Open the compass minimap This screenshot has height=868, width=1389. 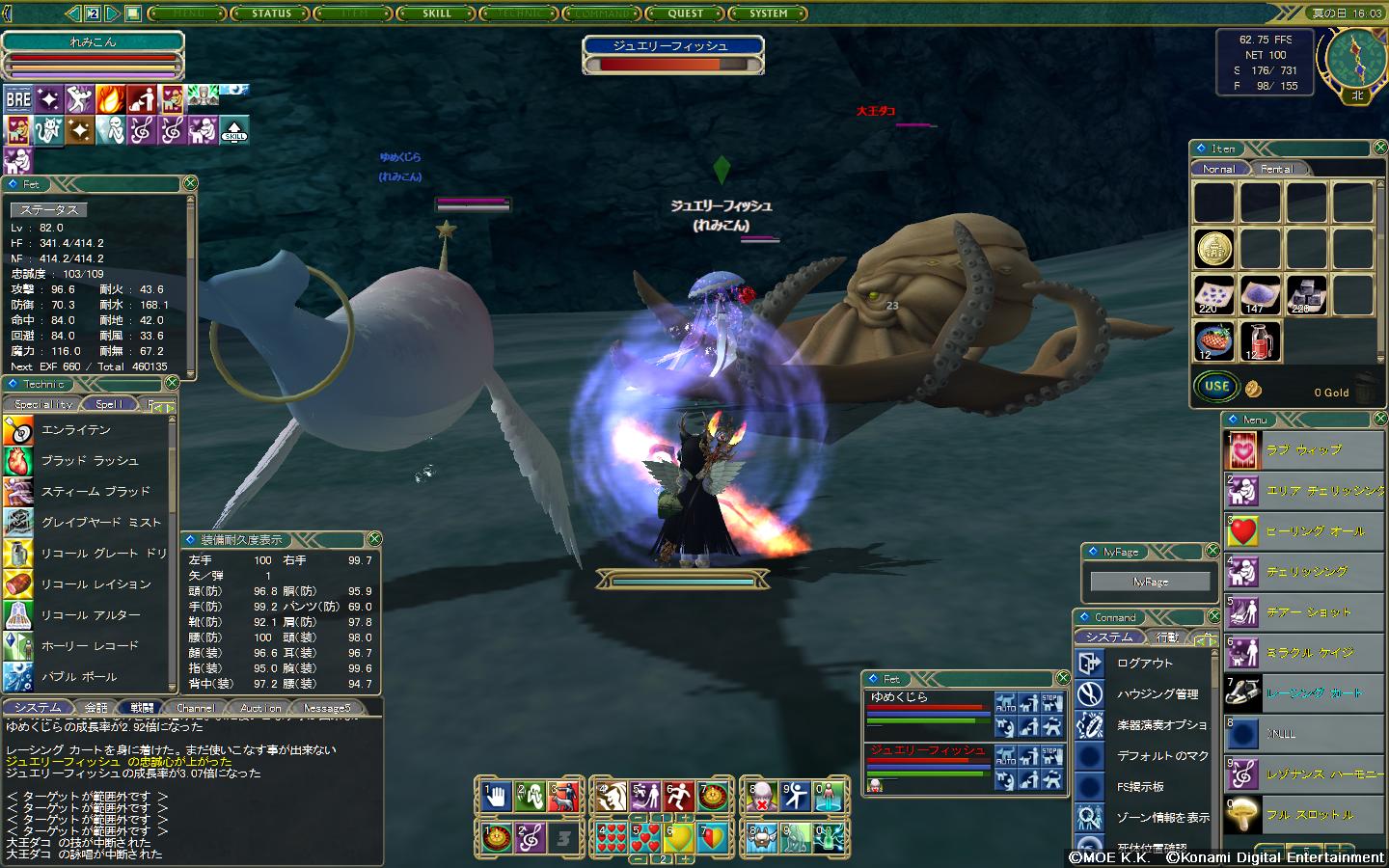[x=1355, y=57]
